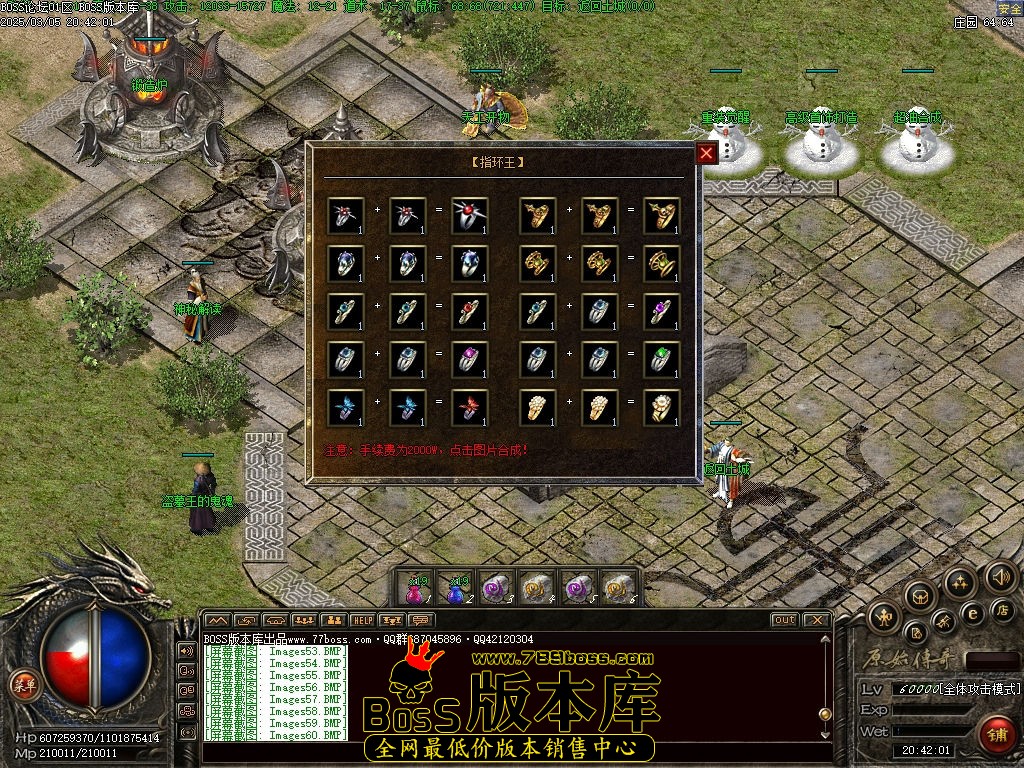This screenshot has height=768, width=1024.
Task: Craft the pearl gold ring result
Action: (x=661, y=408)
